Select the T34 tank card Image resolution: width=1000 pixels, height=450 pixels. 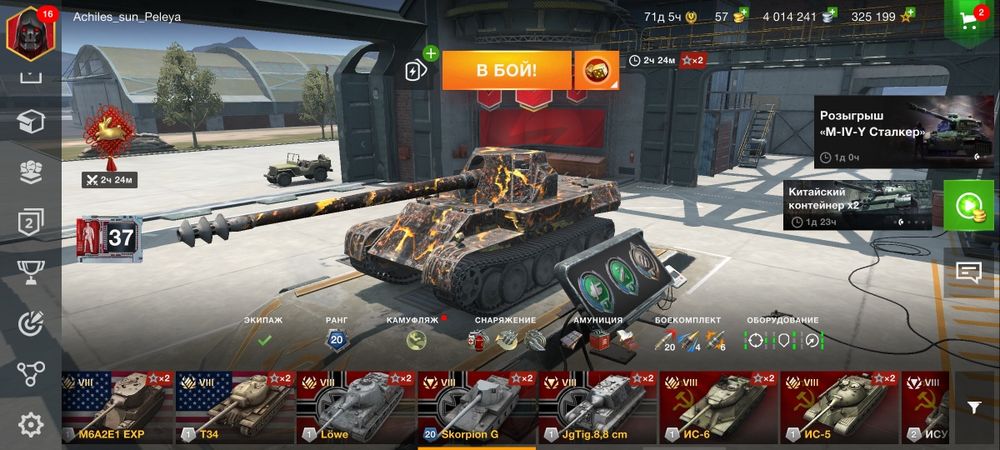point(235,407)
